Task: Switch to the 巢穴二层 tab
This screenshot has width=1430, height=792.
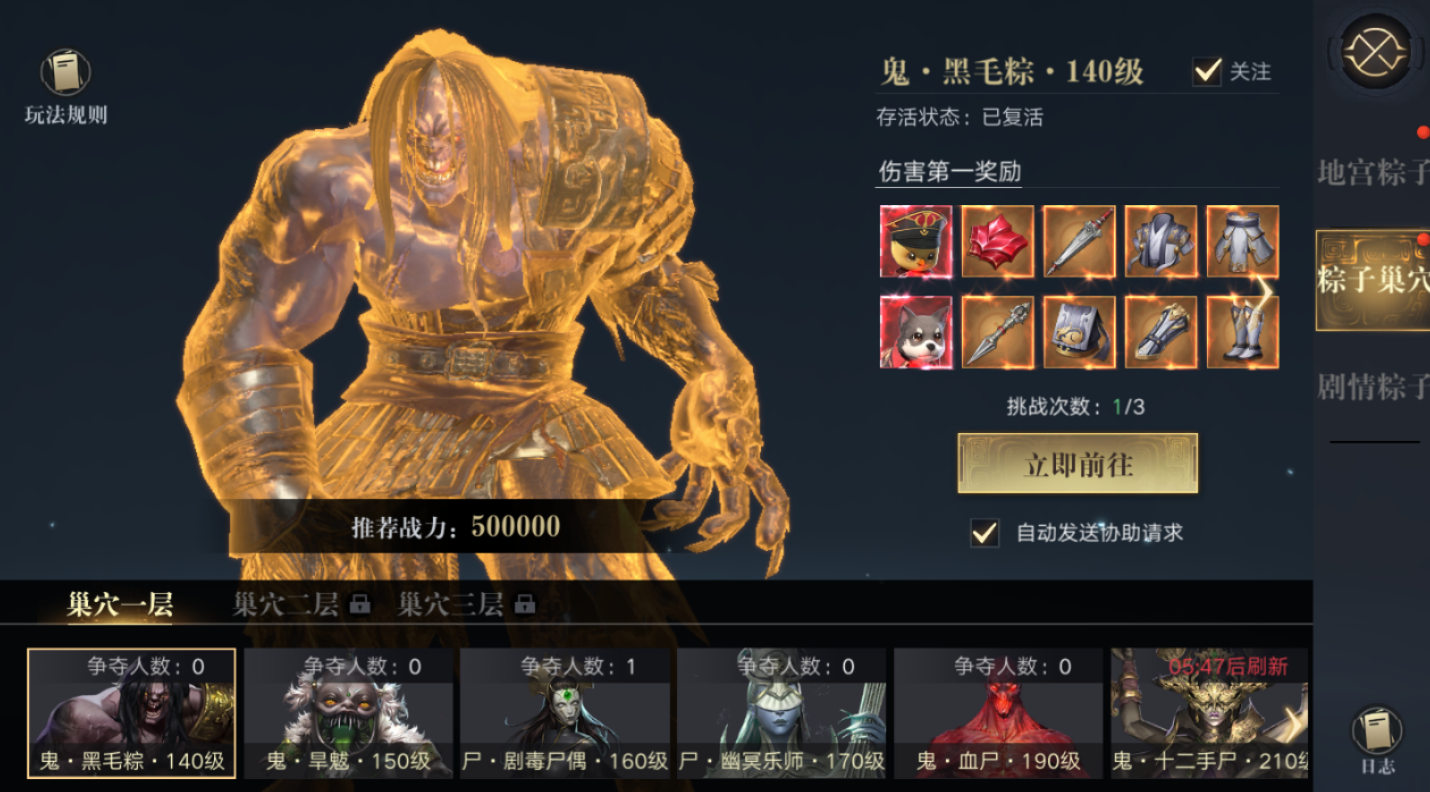Action: coord(285,604)
